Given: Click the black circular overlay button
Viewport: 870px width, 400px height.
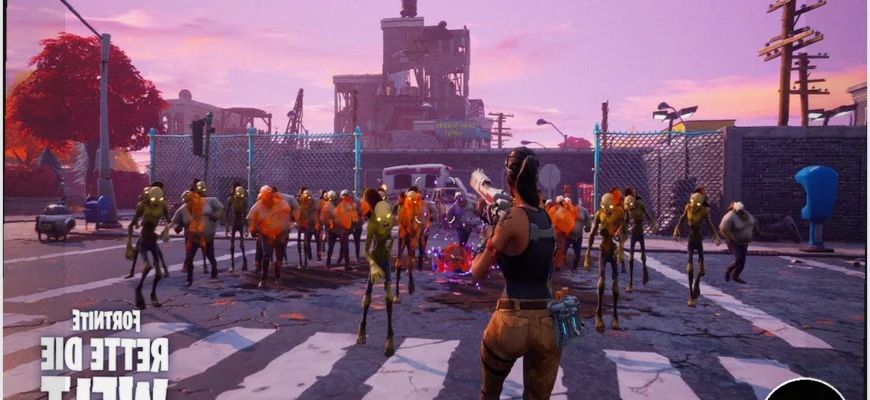Looking at the screenshot, I should pyautogui.click(x=805, y=390).
